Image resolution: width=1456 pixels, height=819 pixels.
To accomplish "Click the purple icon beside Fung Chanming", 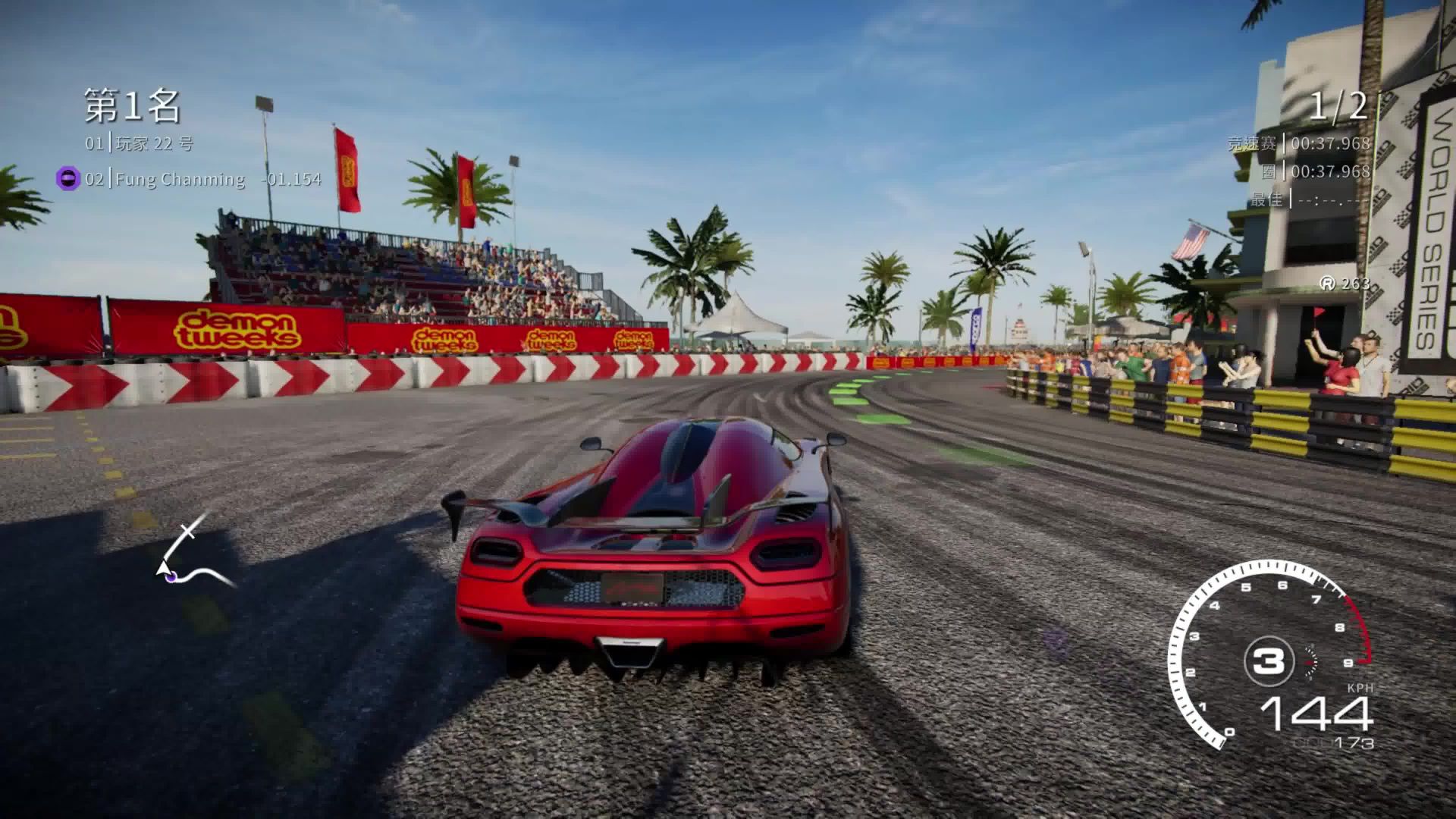I will click(x=68, y=179).
